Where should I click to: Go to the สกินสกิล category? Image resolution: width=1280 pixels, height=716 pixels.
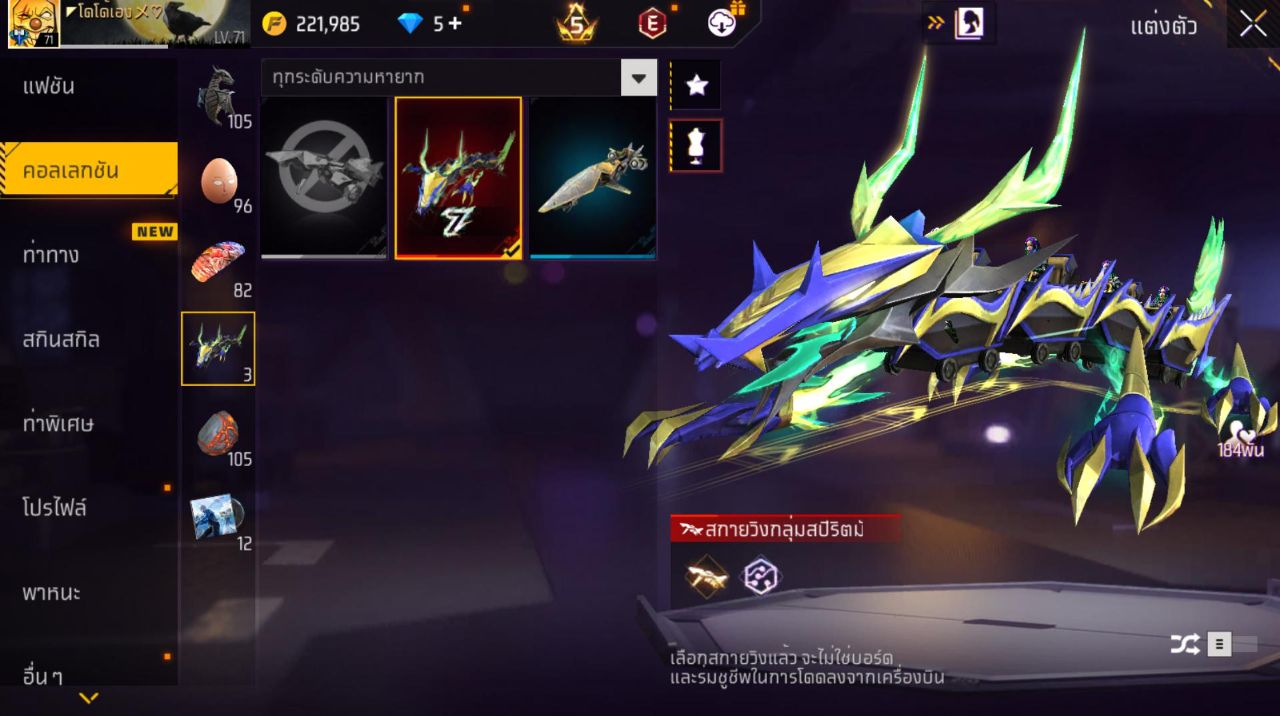[x=62, y=339]
